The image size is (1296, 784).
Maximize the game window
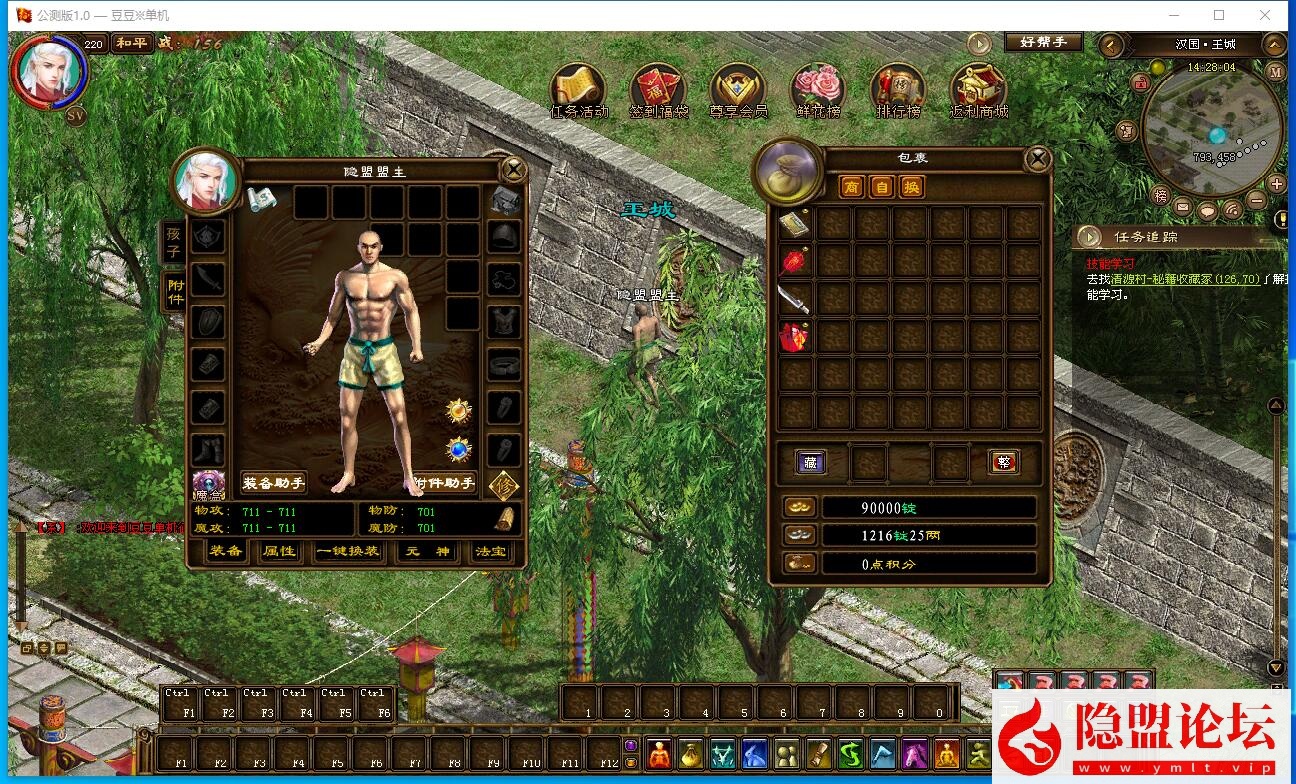click(x=1219, y=15)
